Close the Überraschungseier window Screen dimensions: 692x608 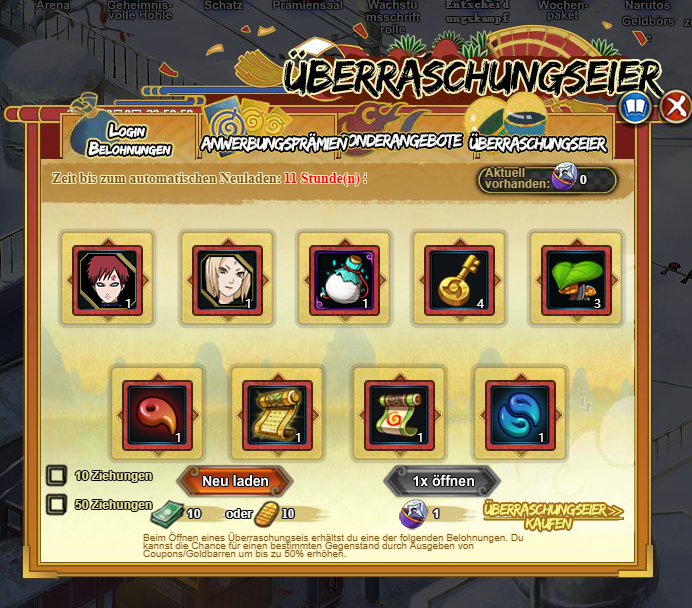676,106
